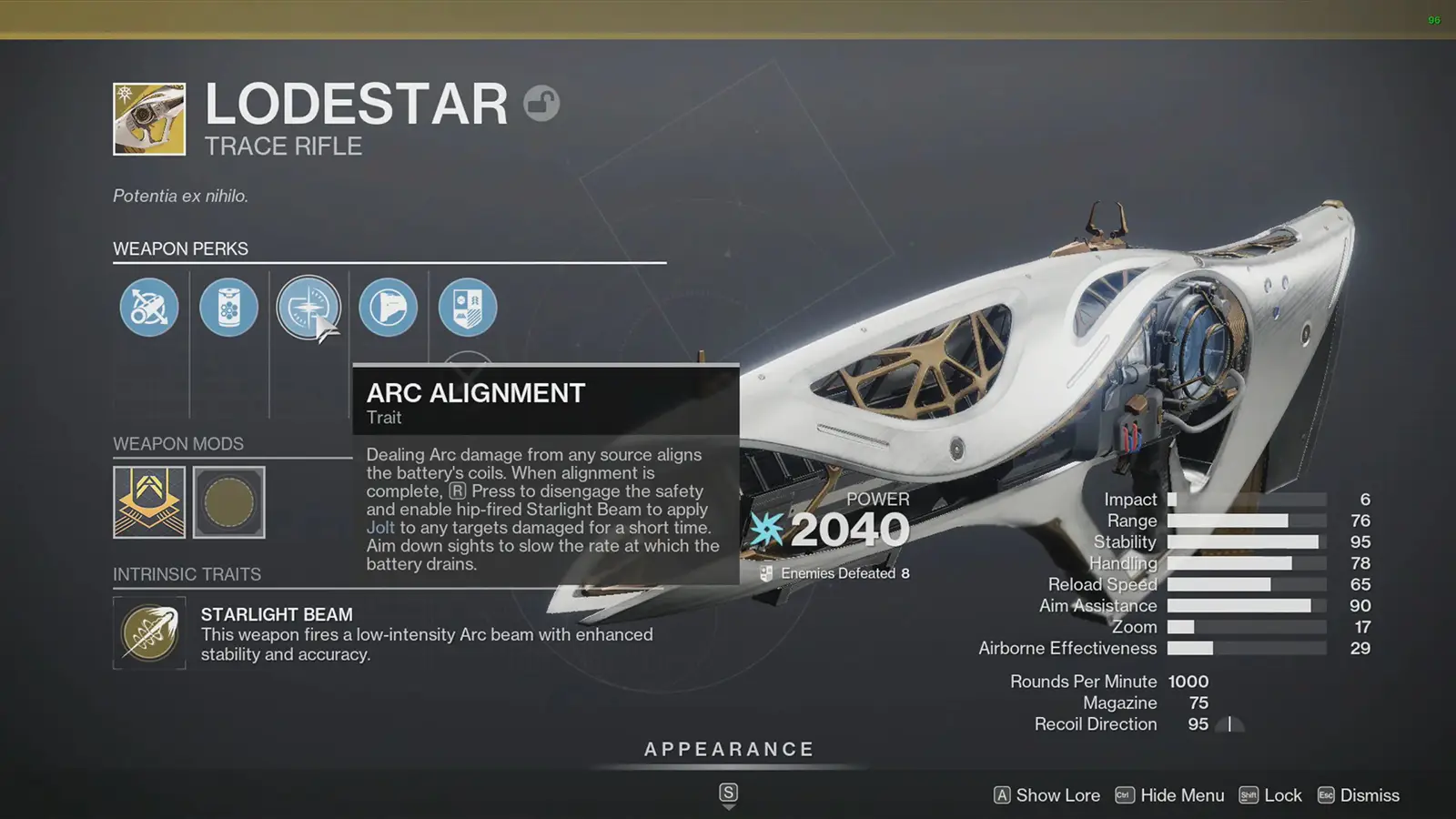Select the empty weapon mod slot

tap(228, 501)
